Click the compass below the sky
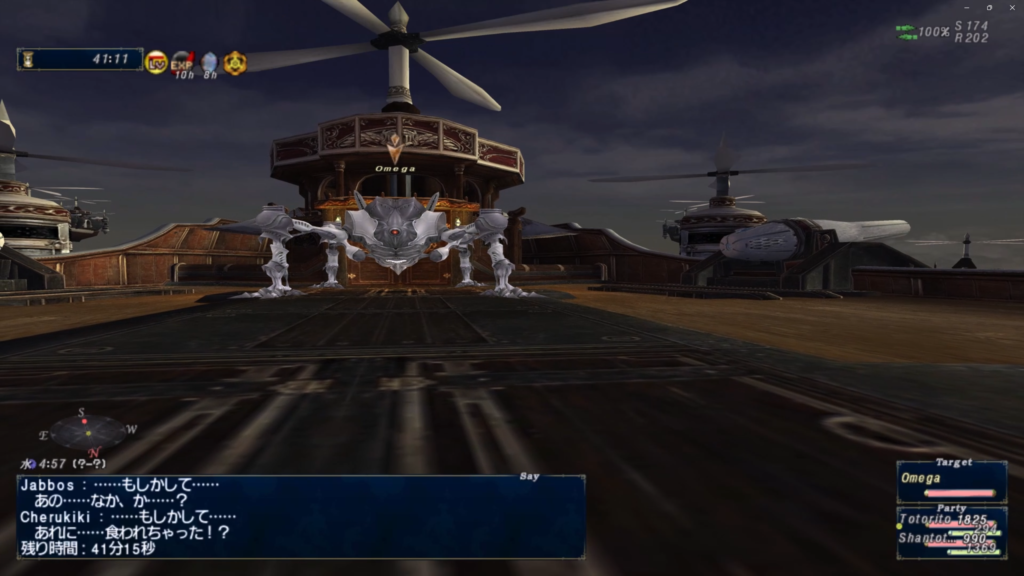 pyautogui.click(x=88, y=431)
